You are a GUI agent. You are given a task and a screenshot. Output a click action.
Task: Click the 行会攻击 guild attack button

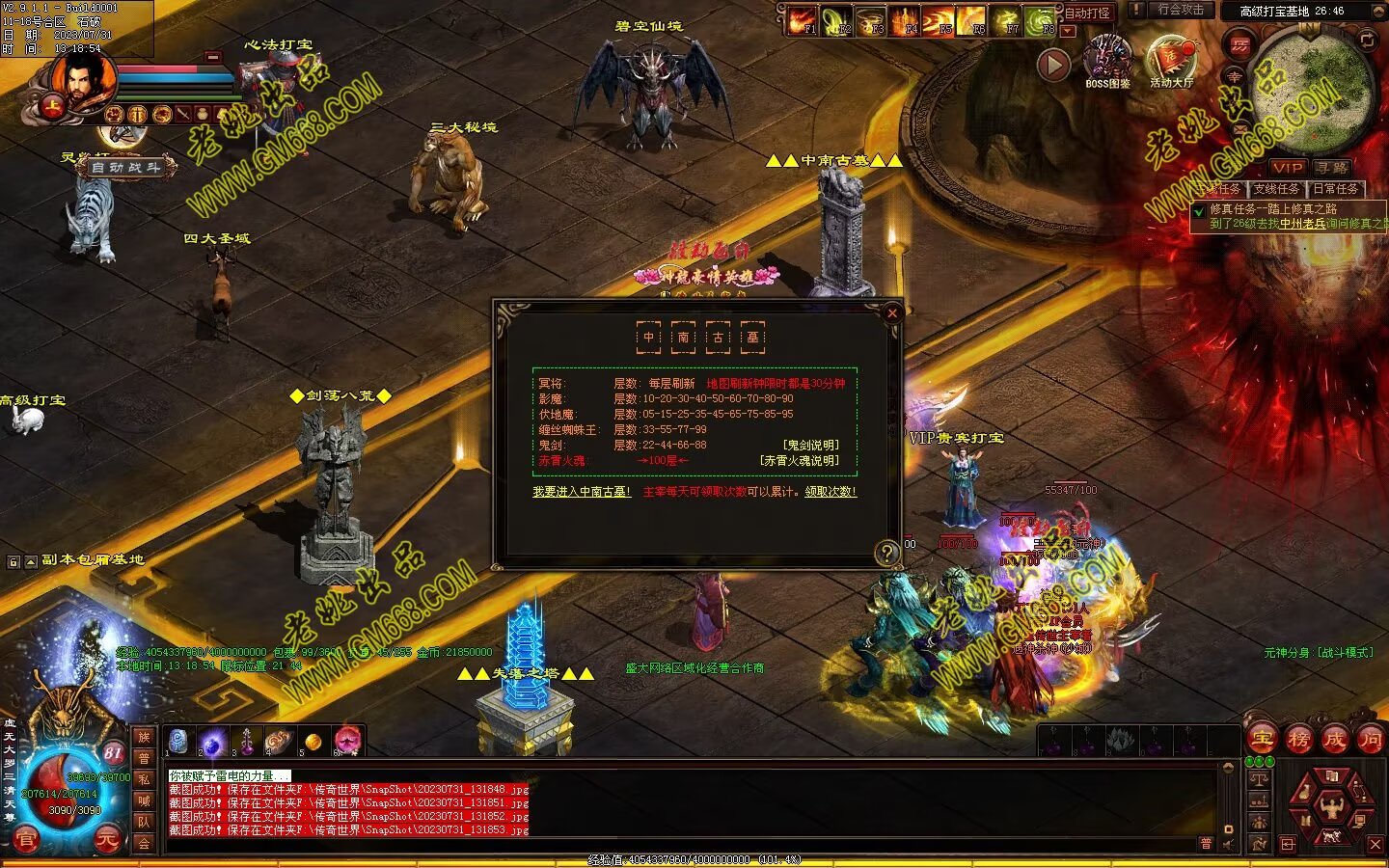(1181, 10)
